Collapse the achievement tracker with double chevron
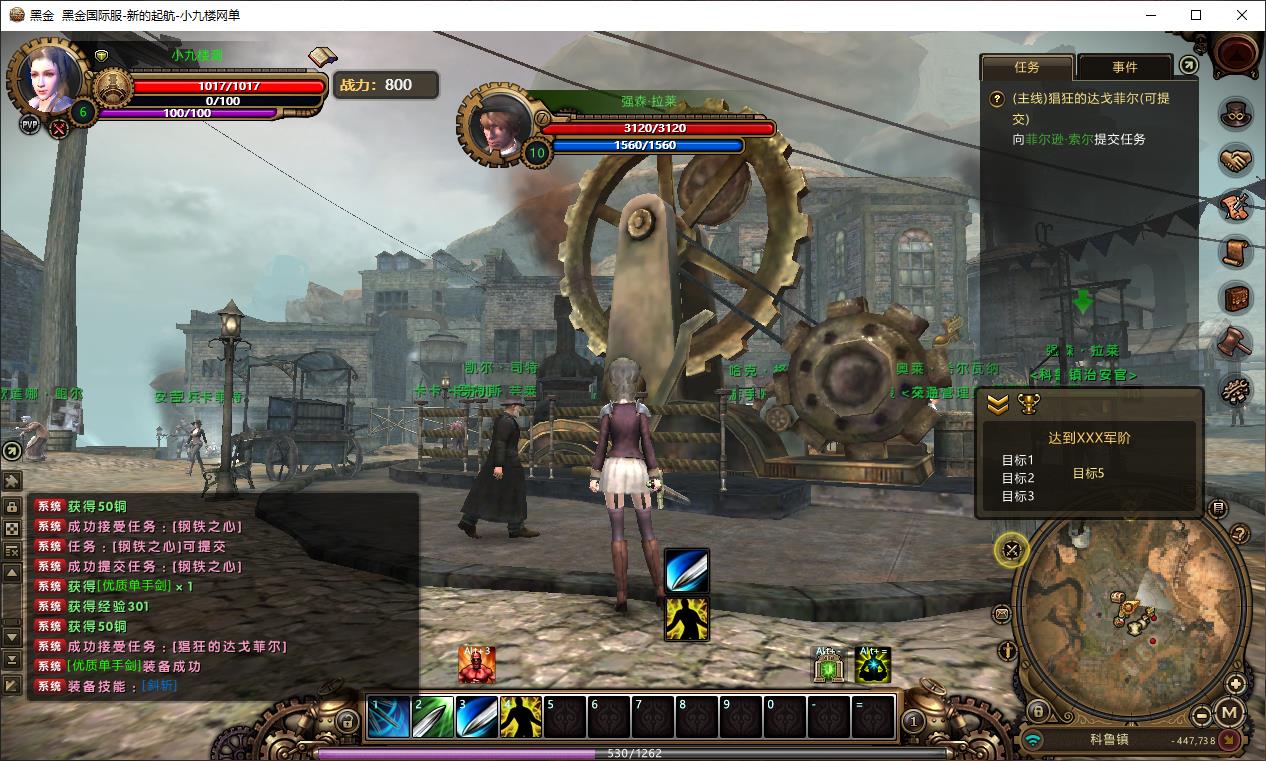Screen dimensions: 1266x761 pos(998,404)
